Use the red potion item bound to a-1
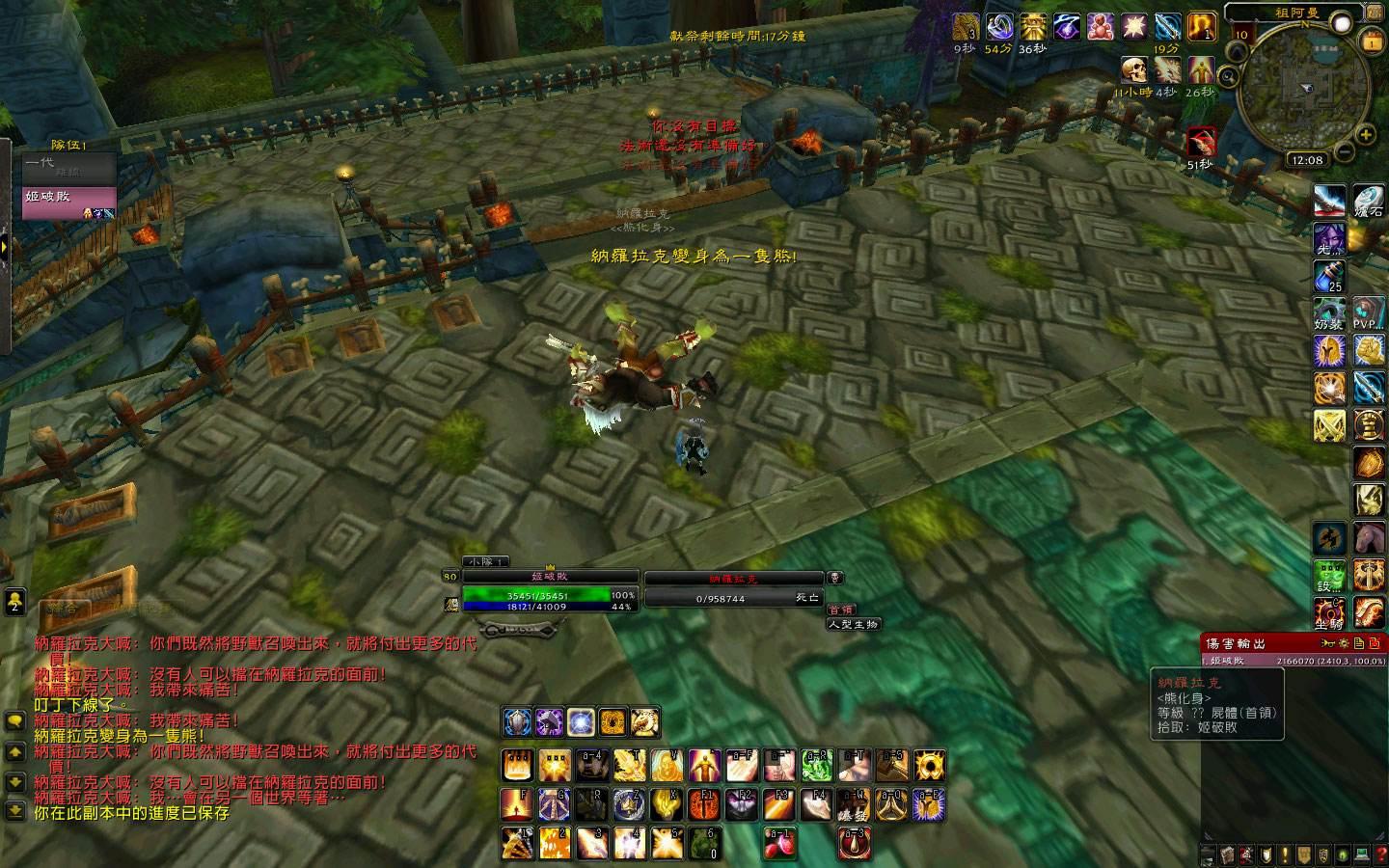The image size is (1389, 868). [779, 842]
